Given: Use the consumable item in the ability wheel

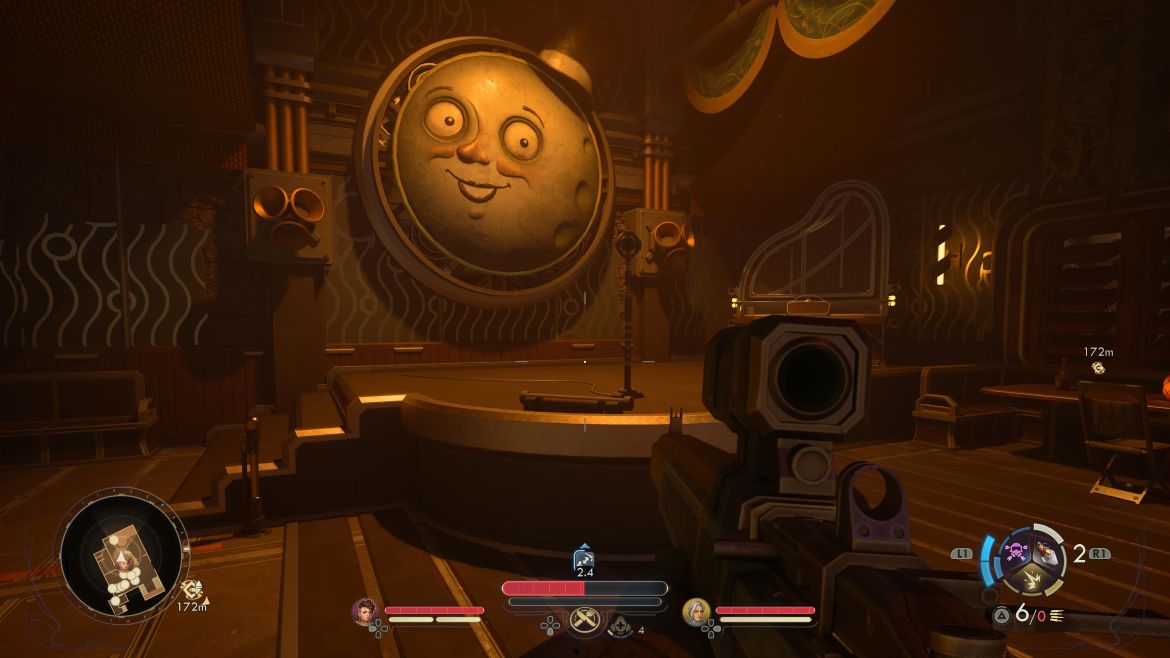Looking at the screenshot, I should [x=1046, y=549].
